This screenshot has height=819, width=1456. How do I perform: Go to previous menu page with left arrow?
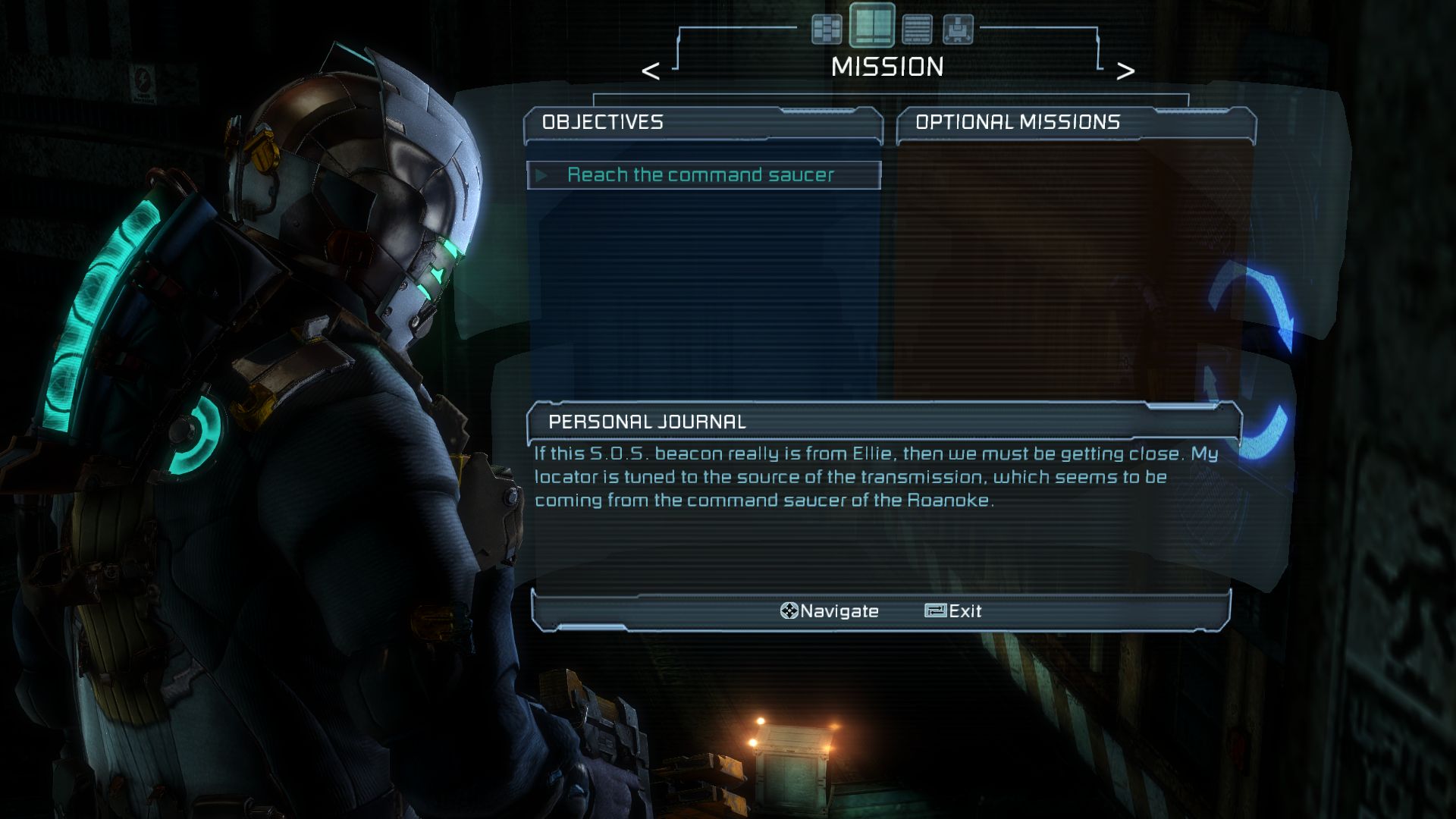pos(651,71)
